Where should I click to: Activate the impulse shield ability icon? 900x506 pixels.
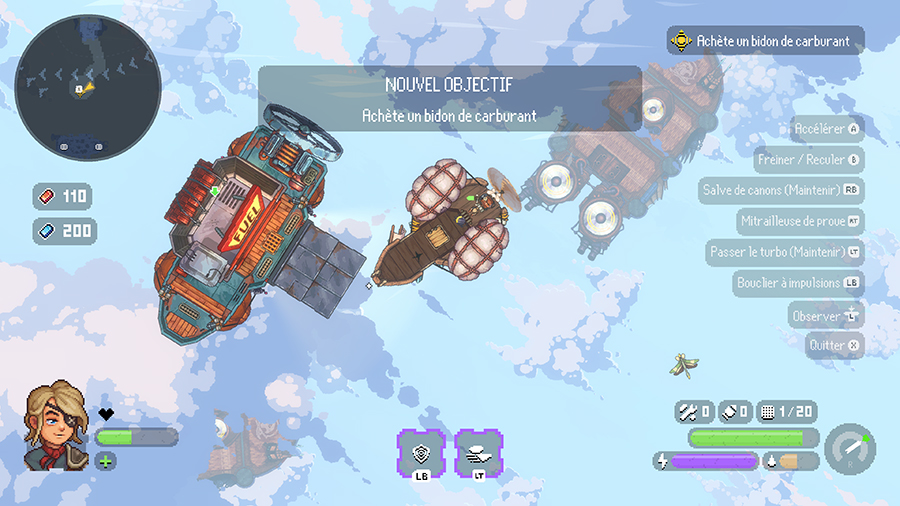[421, 453]
